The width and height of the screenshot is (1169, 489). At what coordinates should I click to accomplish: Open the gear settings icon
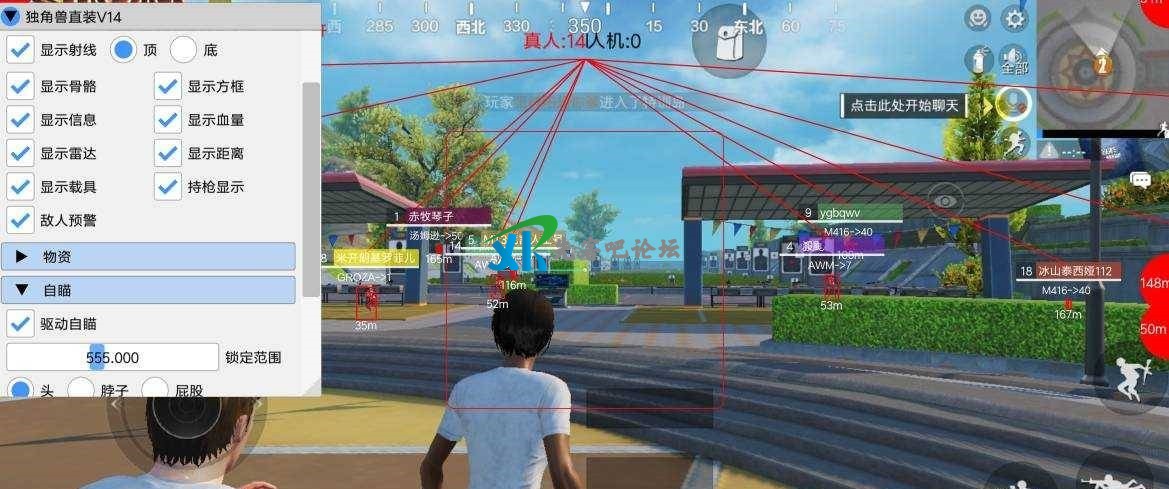pos(1015,18)
